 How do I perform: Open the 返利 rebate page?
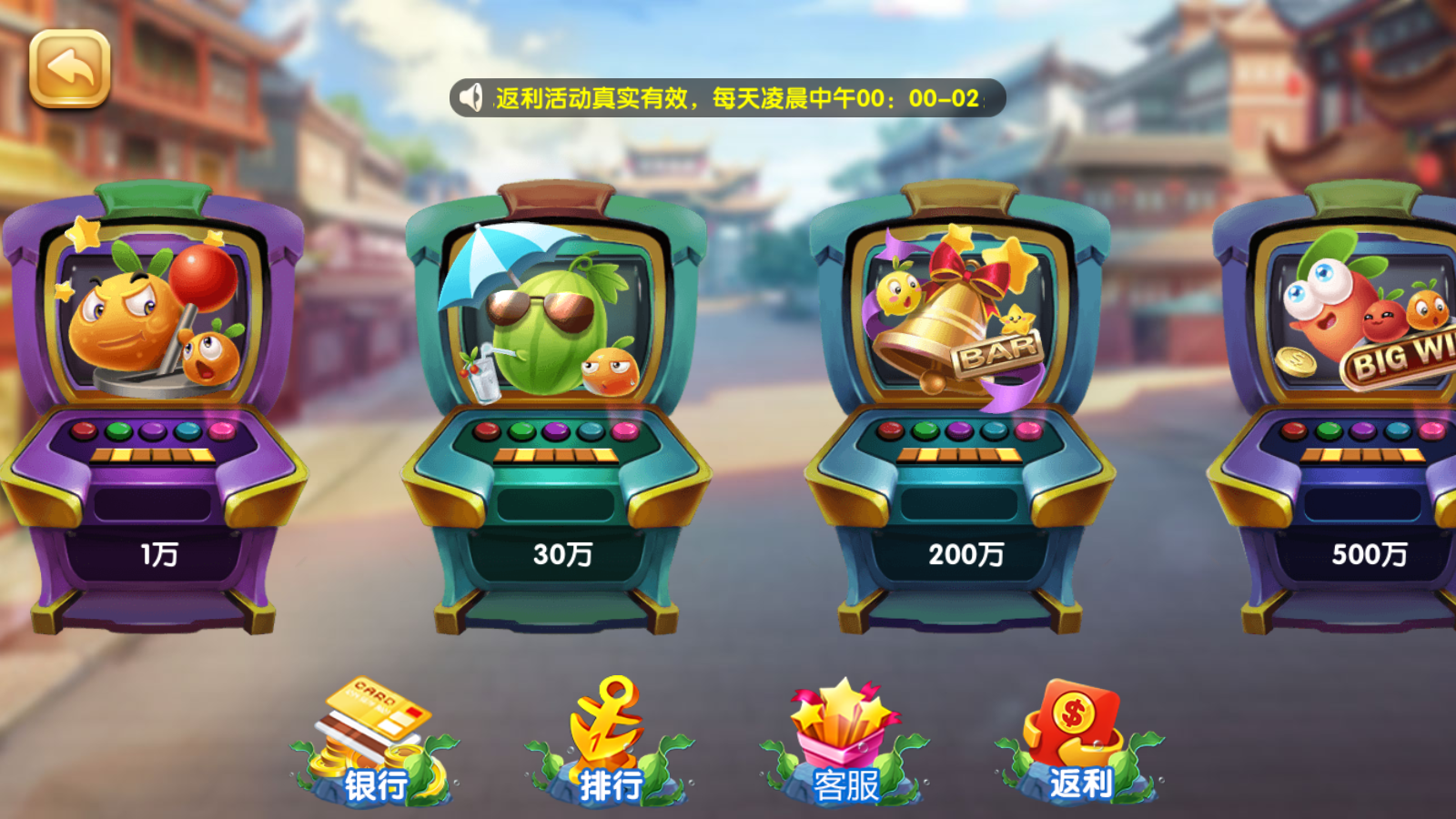[x=1074, y=737]
